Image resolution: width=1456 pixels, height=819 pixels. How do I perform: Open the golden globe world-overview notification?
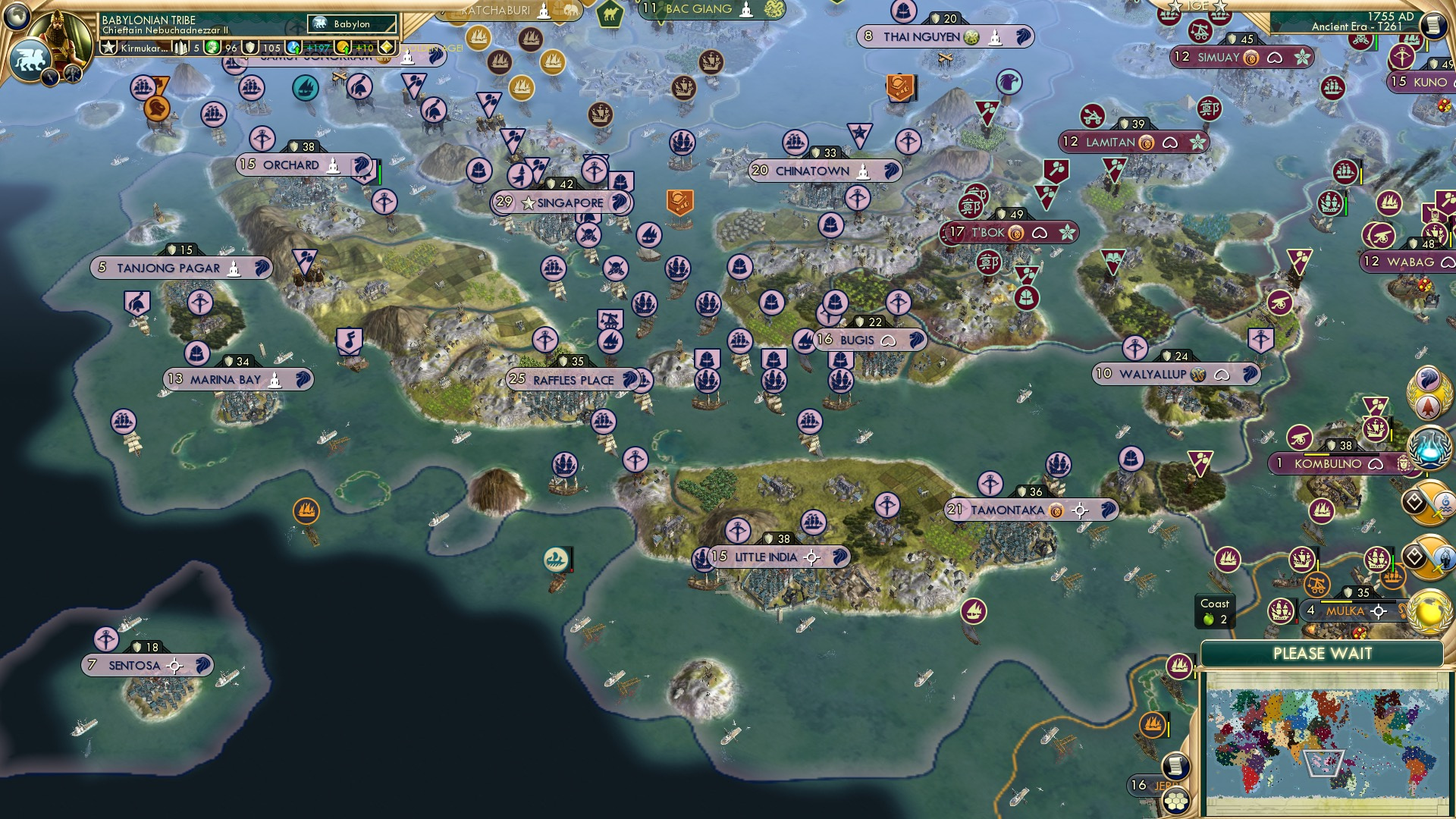point(1429,612)
